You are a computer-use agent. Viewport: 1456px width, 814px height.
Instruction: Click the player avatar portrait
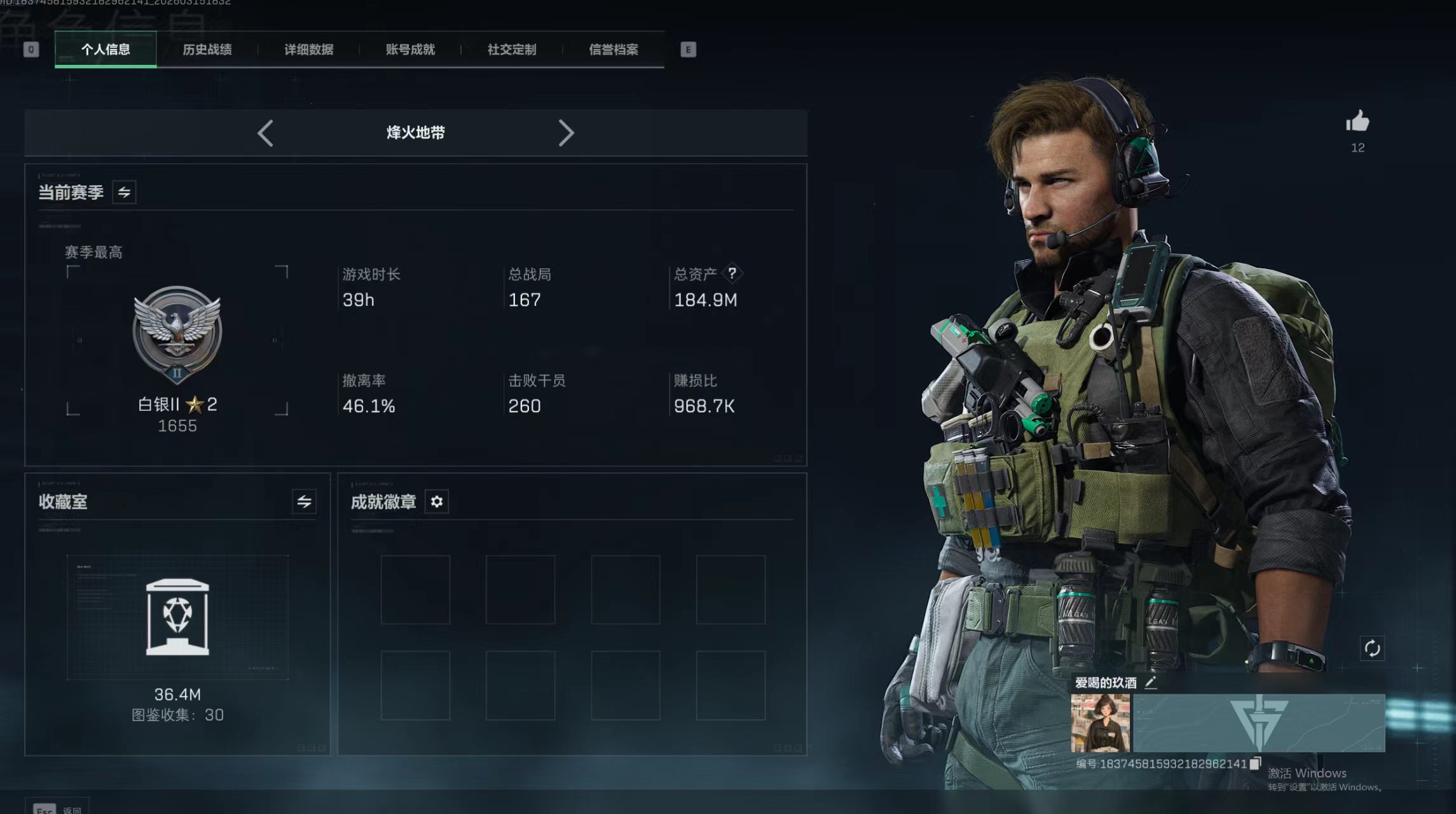click(1100, 723)
